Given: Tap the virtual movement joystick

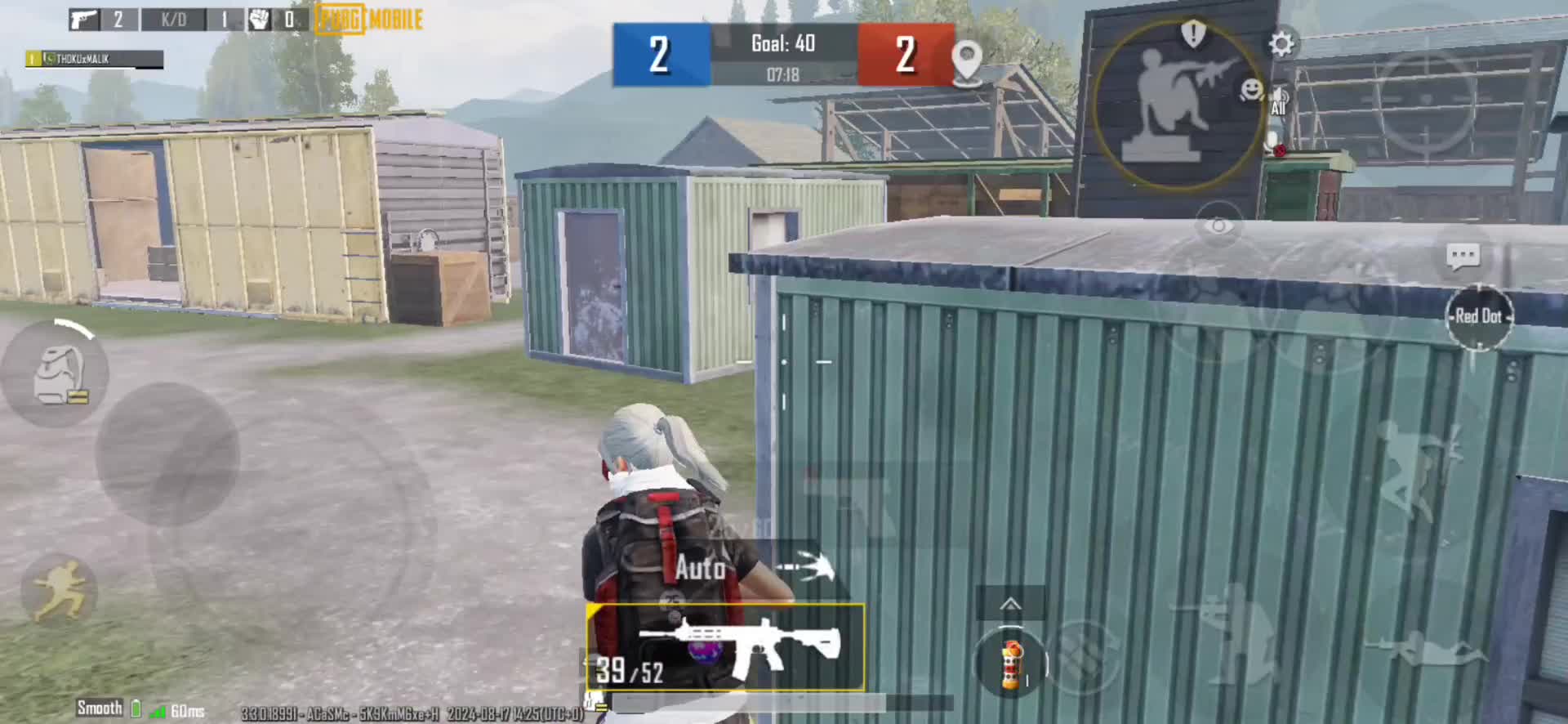Looking at the screenshot, I should point(167,454).
